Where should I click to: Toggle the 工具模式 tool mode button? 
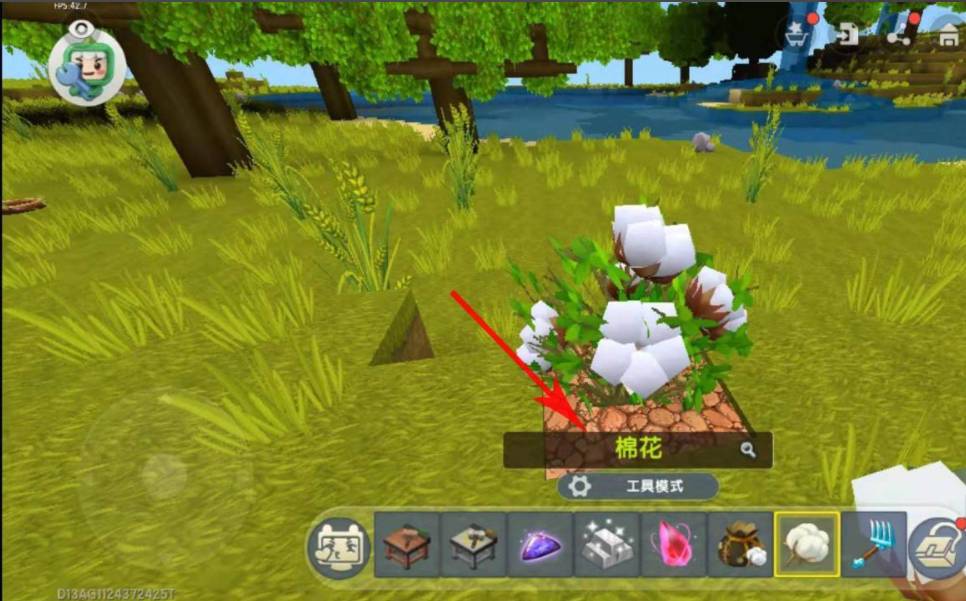[638, 487]
